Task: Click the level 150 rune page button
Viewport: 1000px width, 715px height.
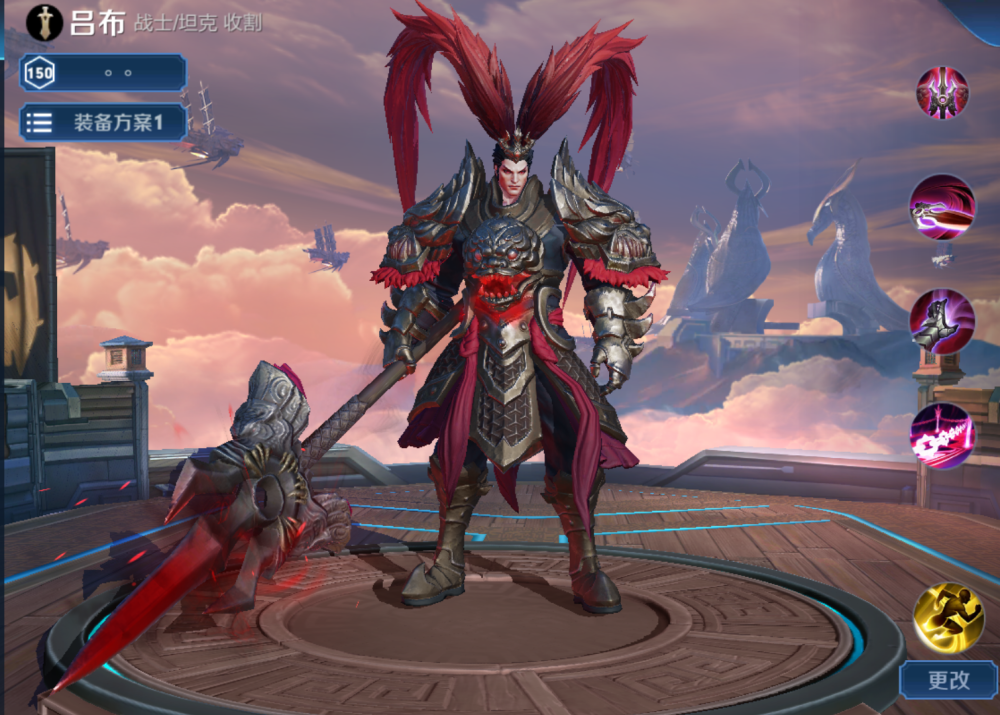Action: pos(103,73)
